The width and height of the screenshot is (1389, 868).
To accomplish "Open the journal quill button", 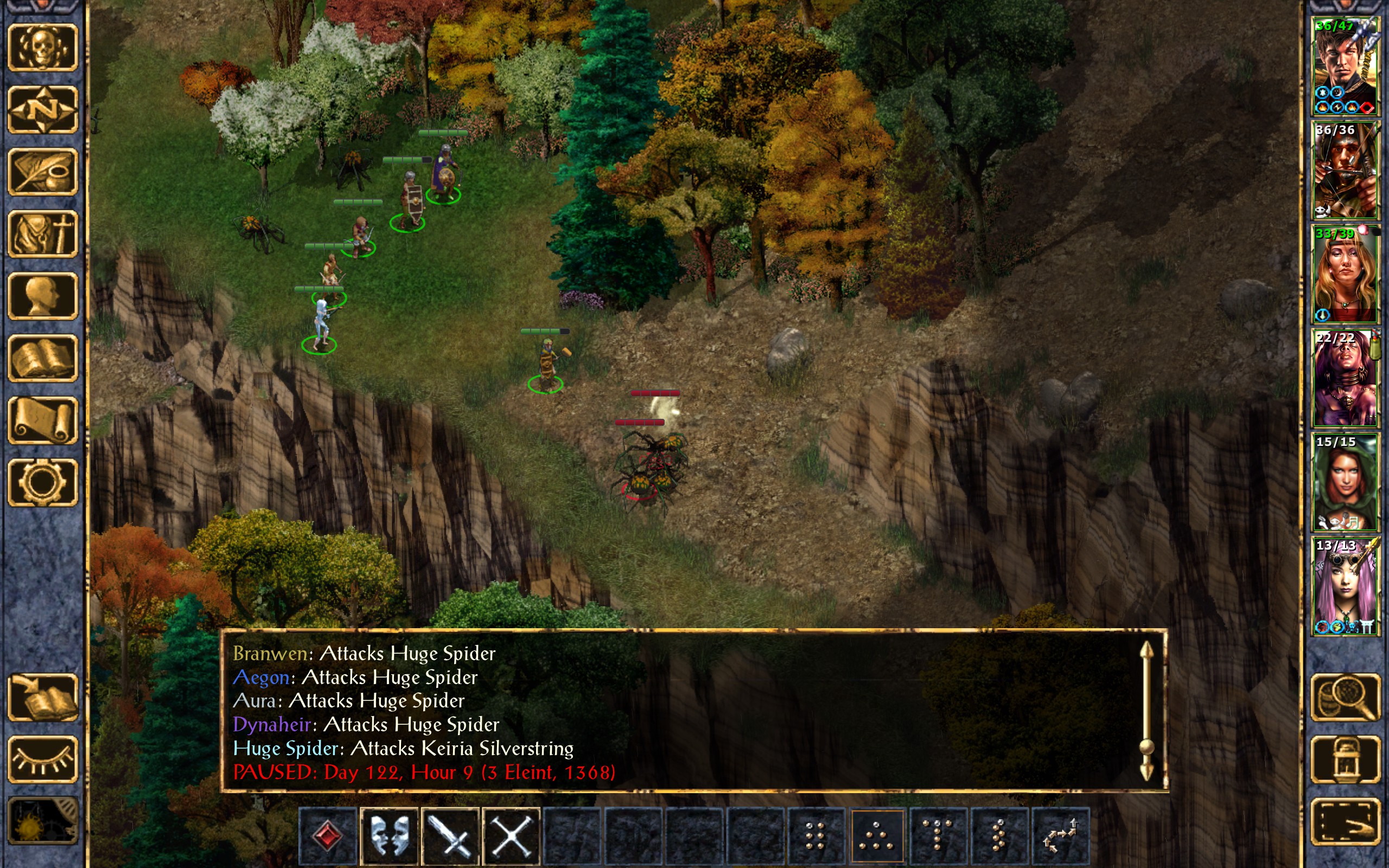I will (42, 171).
